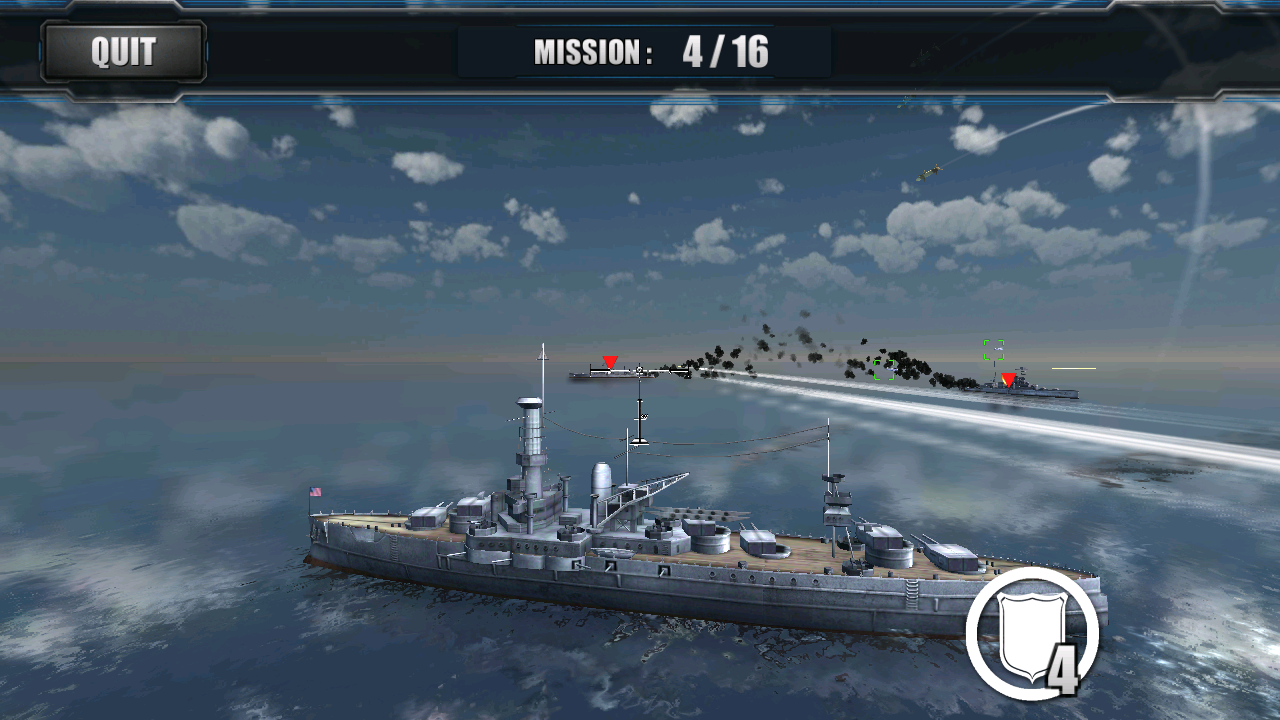Viewport: 1280px width, 720px height.
Task: Quit the current mission
Action: 123,52
